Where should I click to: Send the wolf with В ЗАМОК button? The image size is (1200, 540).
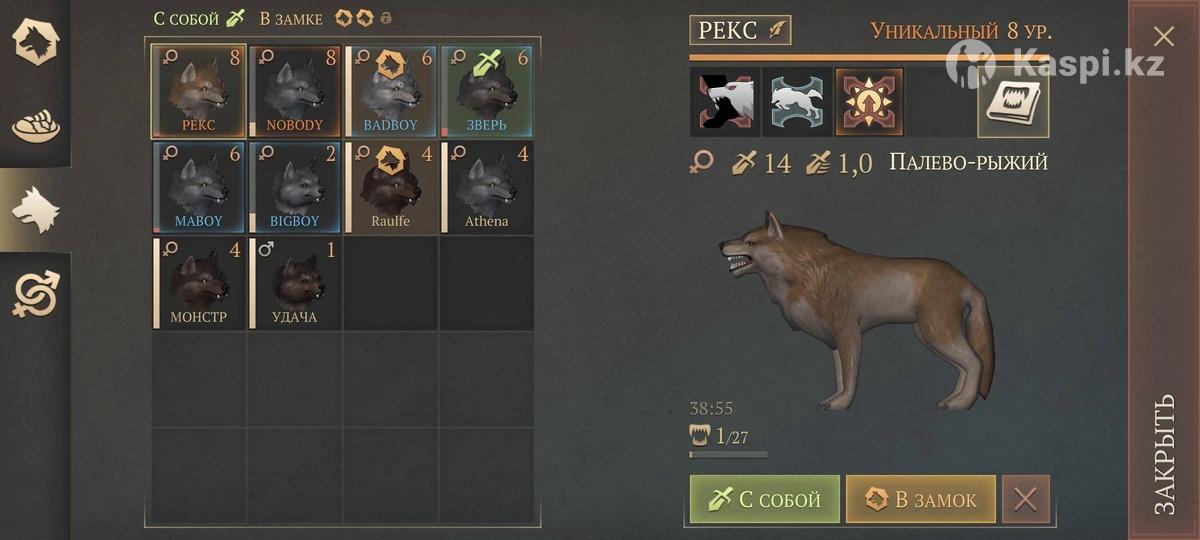(920, 499)
